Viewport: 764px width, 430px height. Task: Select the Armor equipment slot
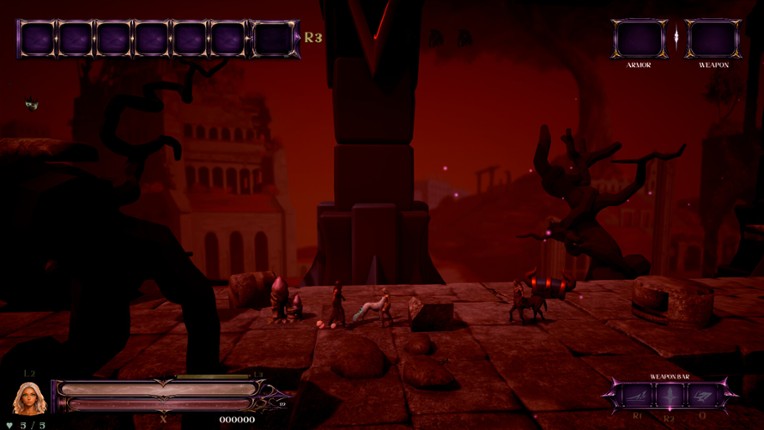tap(639, 39)
